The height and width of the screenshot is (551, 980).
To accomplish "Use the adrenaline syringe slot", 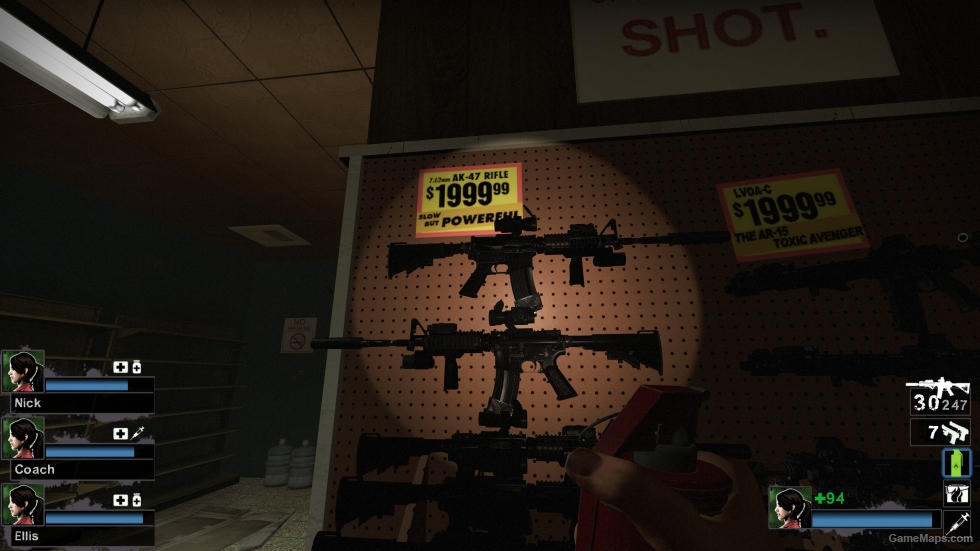I will (x=957, y=522).
